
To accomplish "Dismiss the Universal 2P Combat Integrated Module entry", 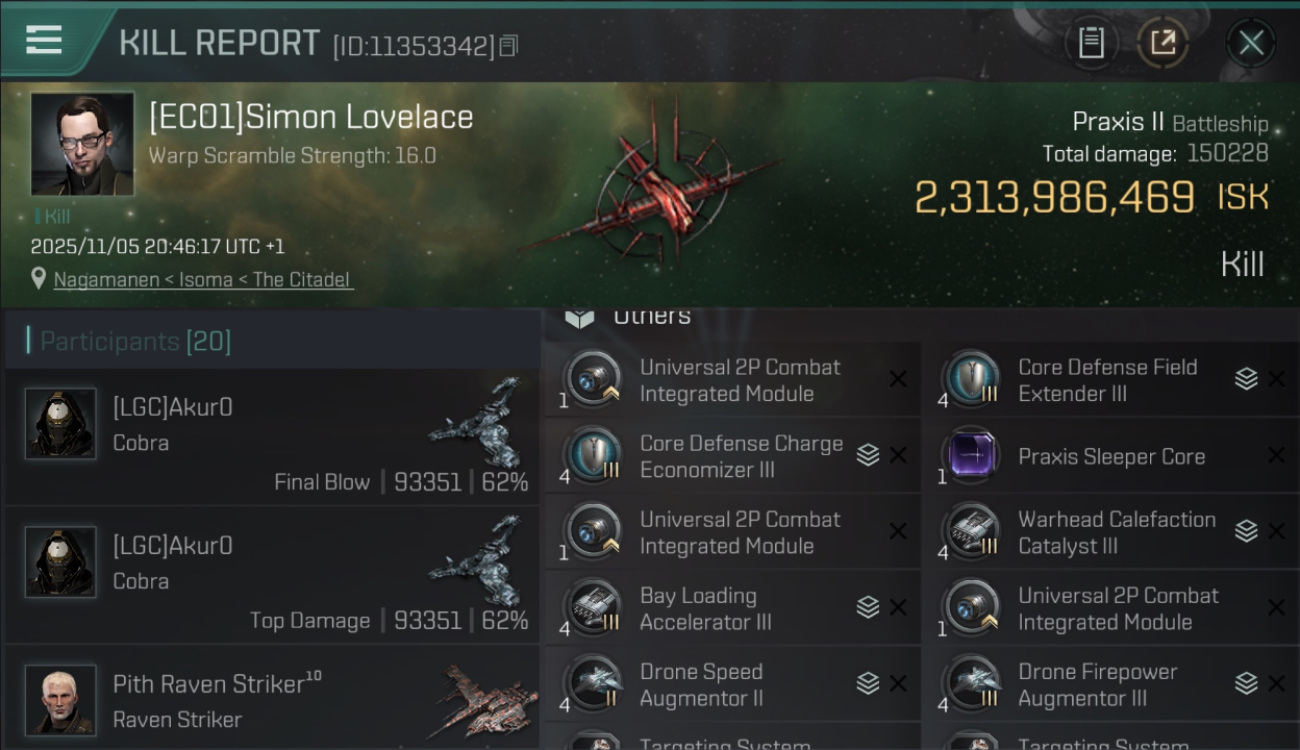I will point(898,380).
